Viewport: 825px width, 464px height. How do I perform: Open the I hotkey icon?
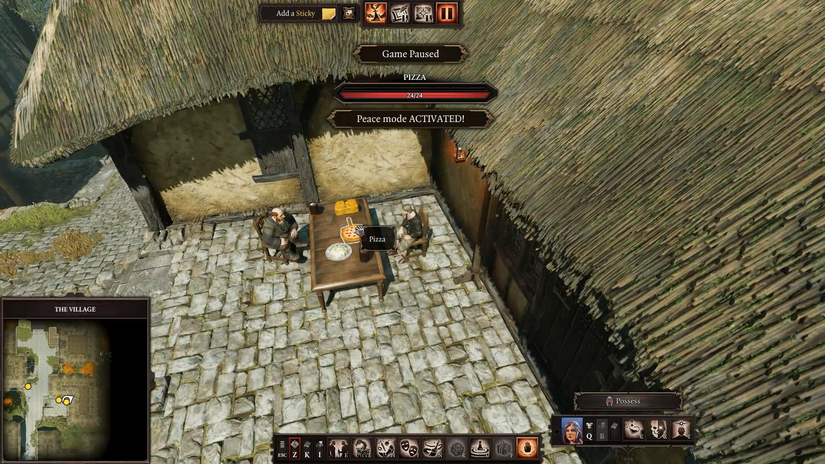[318, 447]
